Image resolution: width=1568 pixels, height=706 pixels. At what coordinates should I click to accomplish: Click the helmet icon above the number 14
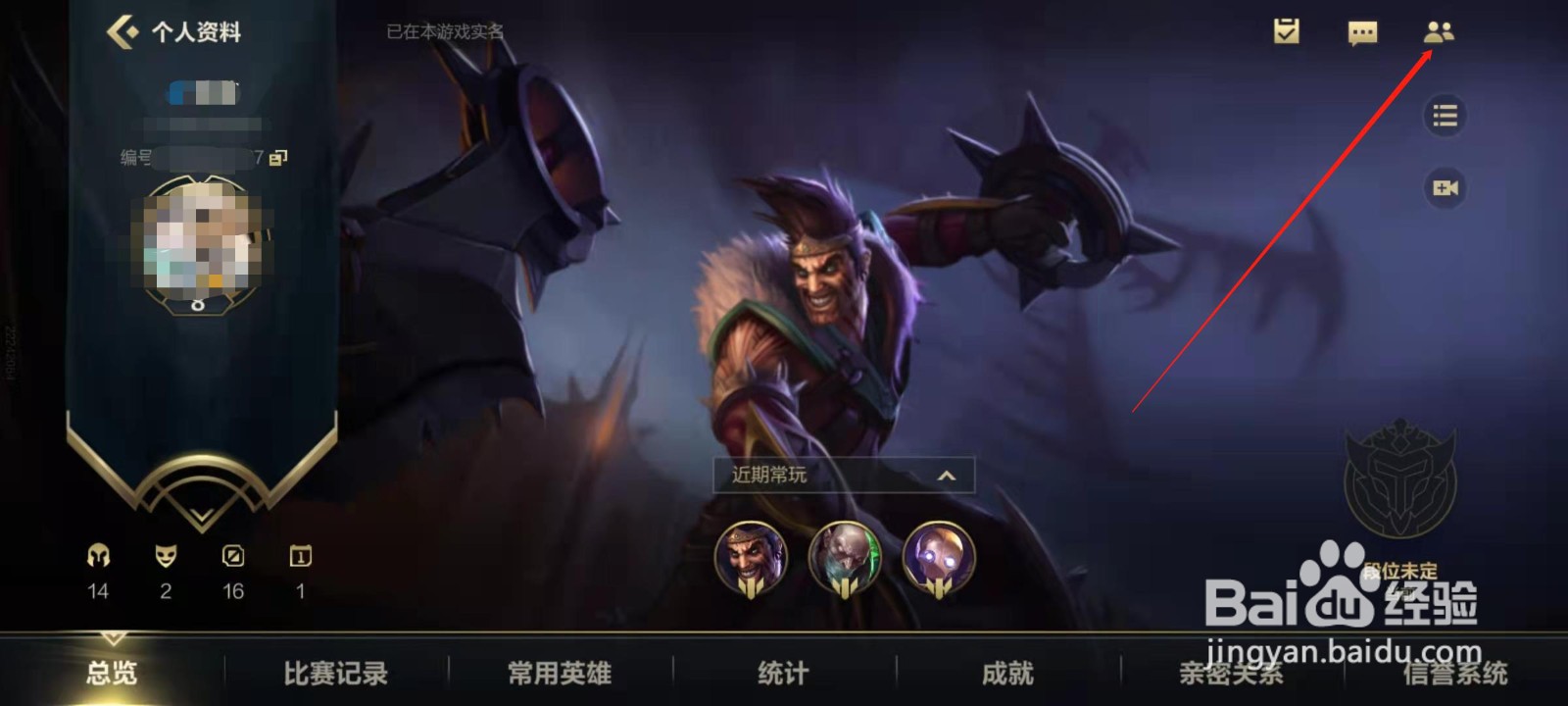[x=96, y=556]
